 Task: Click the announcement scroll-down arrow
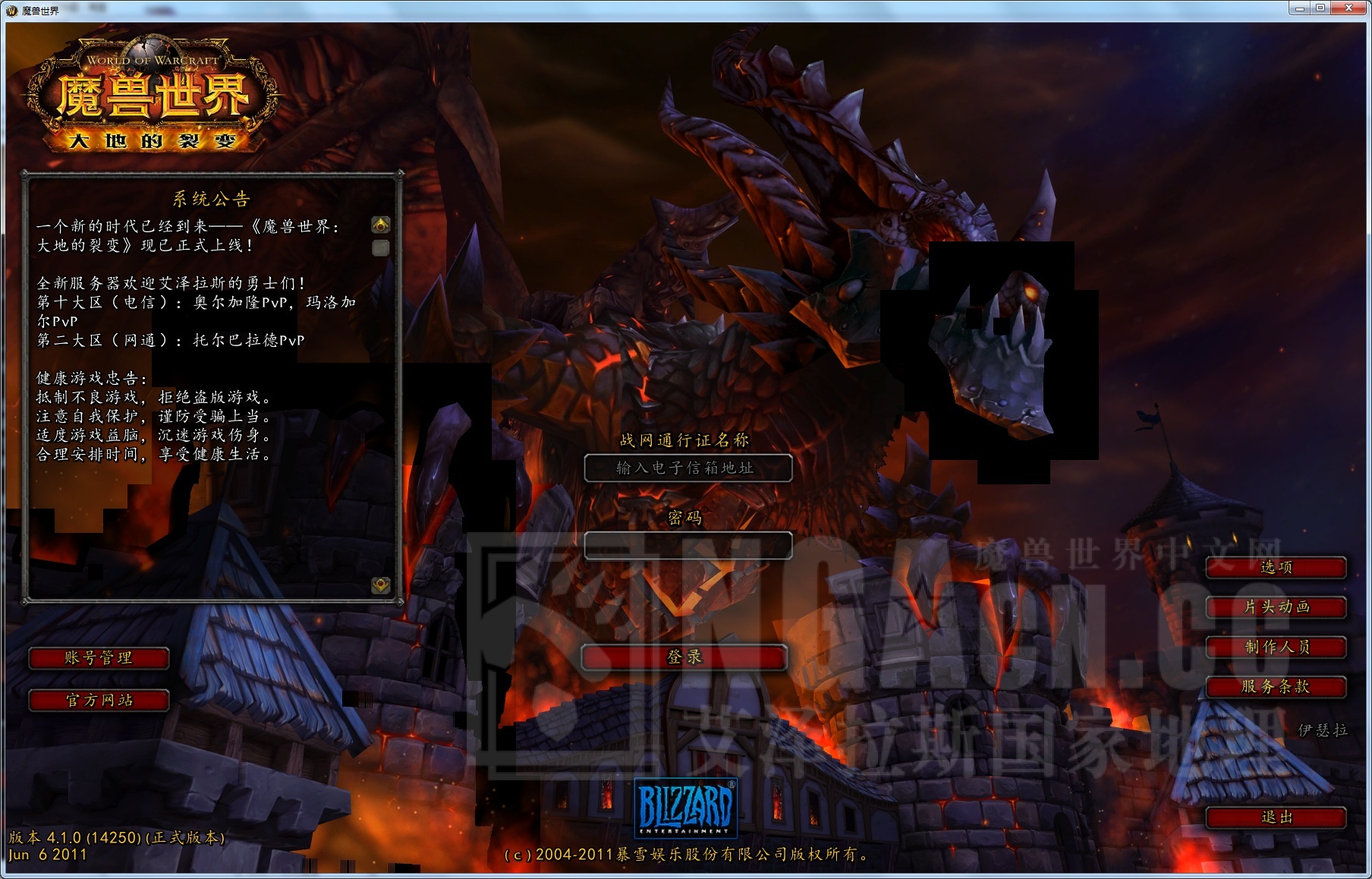point(381,585)
